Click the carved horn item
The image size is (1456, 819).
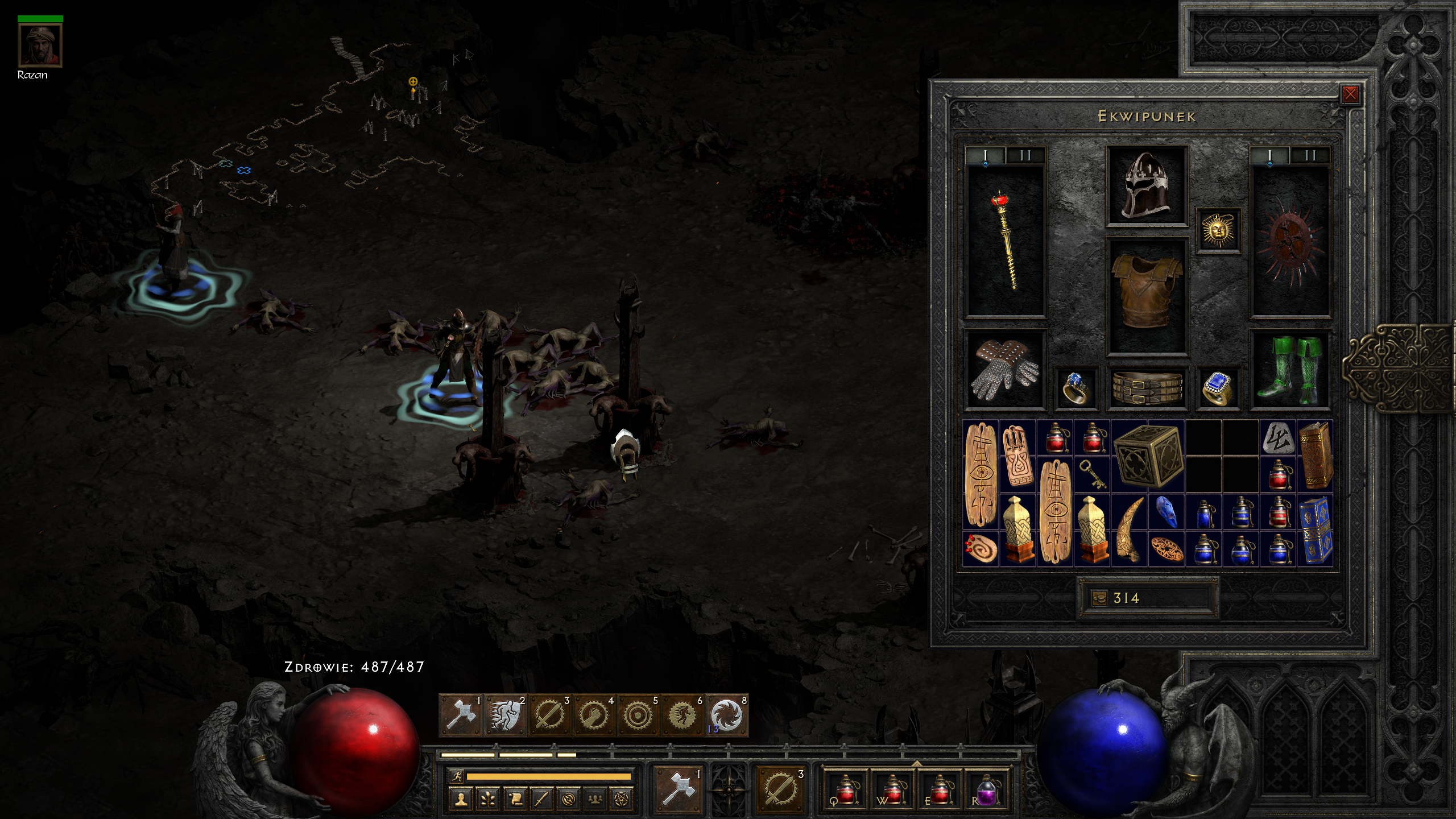click(1128, 530)
